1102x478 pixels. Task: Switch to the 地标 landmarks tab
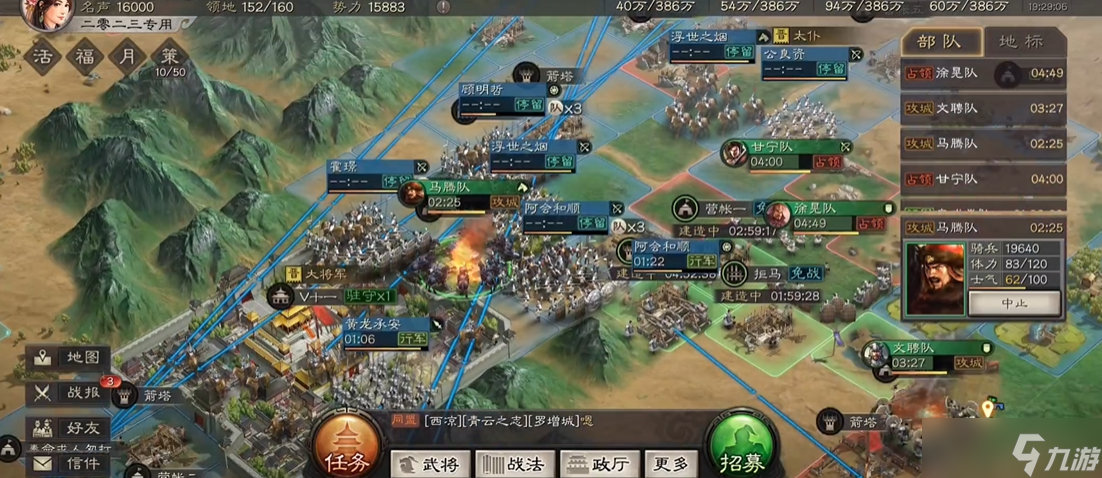click(1020, 43)
